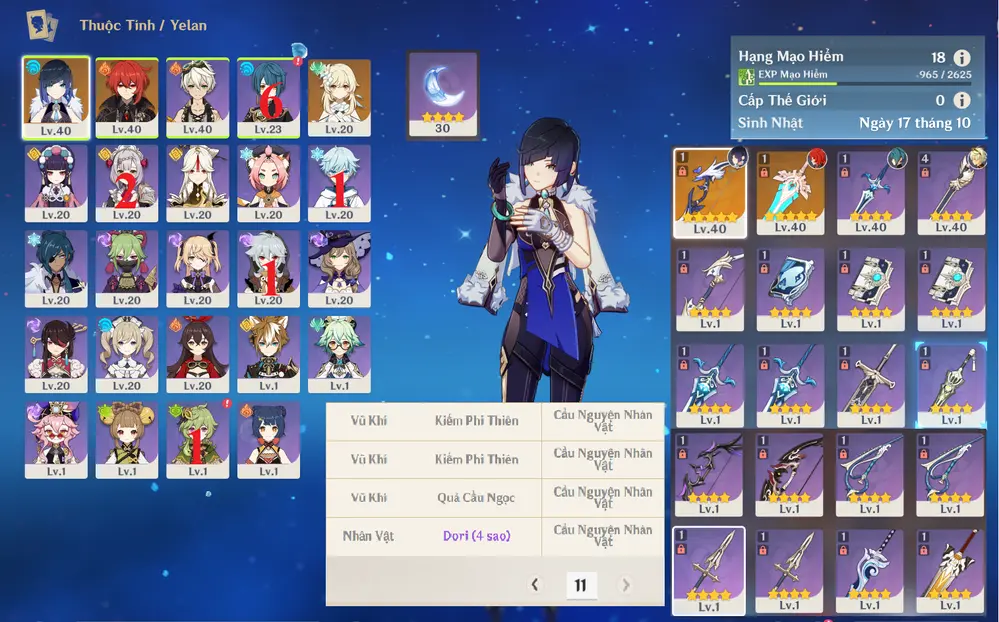Choose Lisa with the purple witch hat
Image resolution: width=999 pixels, height=622 pixels.
point(339,268)
